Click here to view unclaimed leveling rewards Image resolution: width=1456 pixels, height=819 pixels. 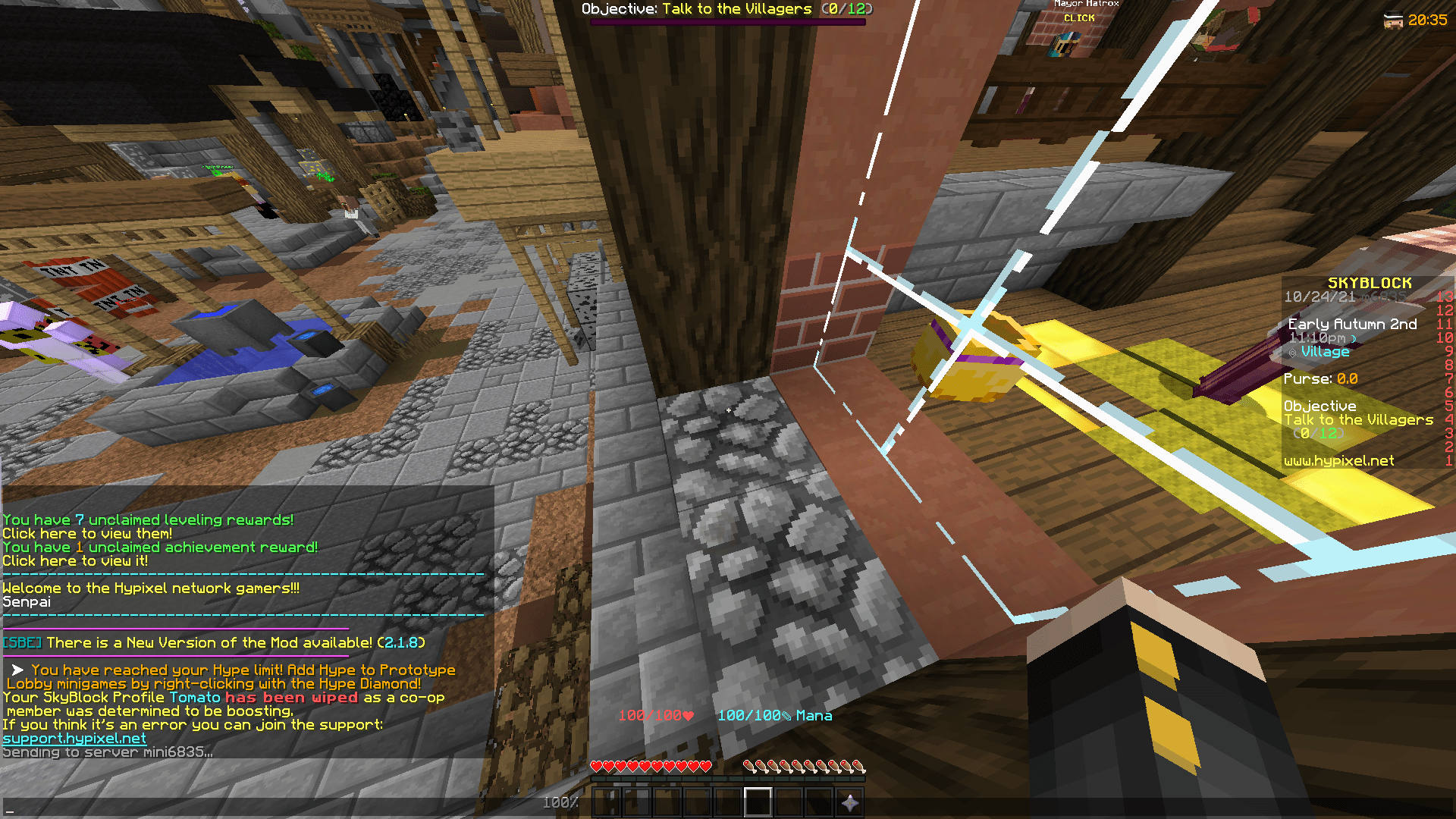(86, 533)
